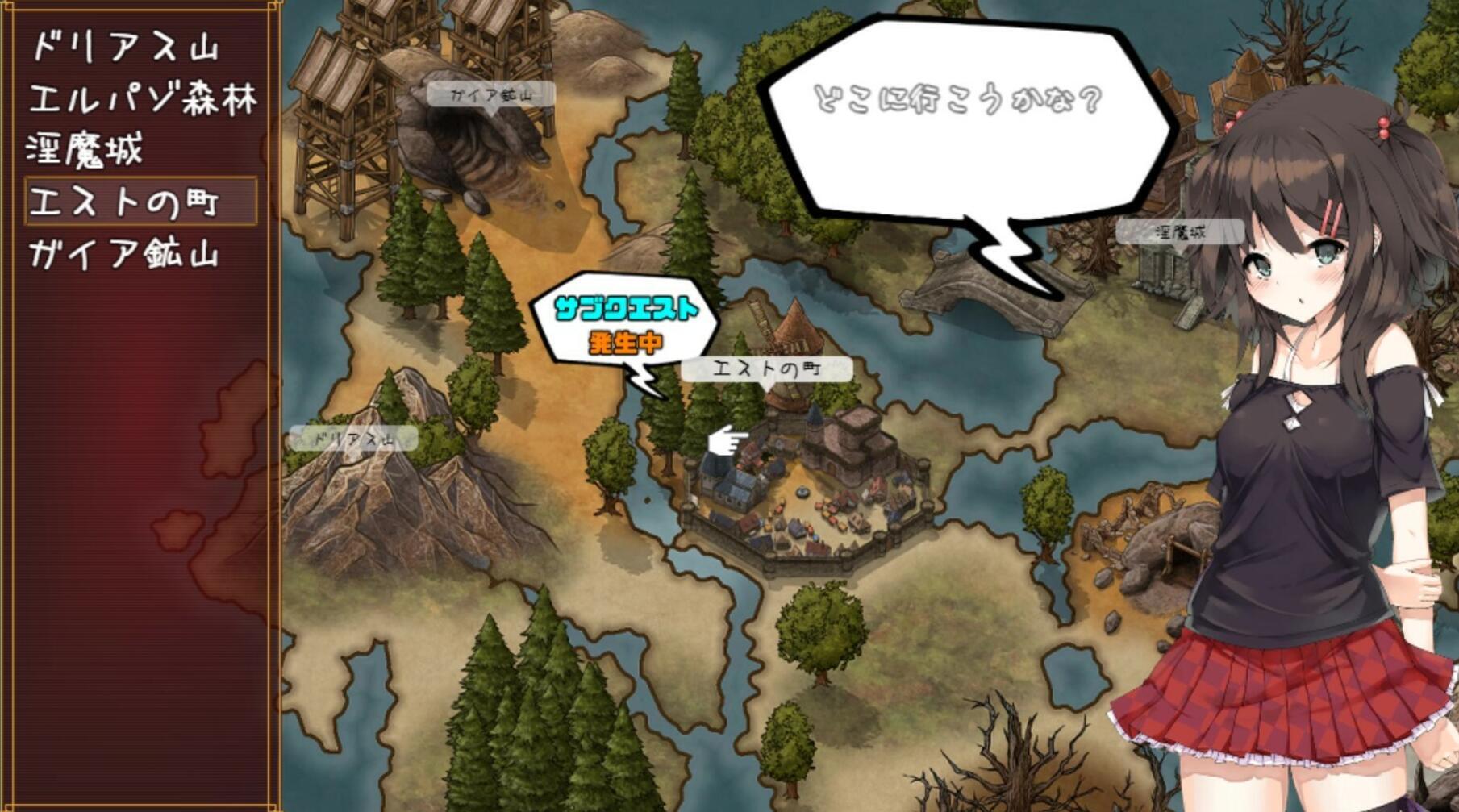This screenshot has height=812, width=1459.
Task: Select ガイア鉱山 in the left sidebar list
Action: [125, 250]
